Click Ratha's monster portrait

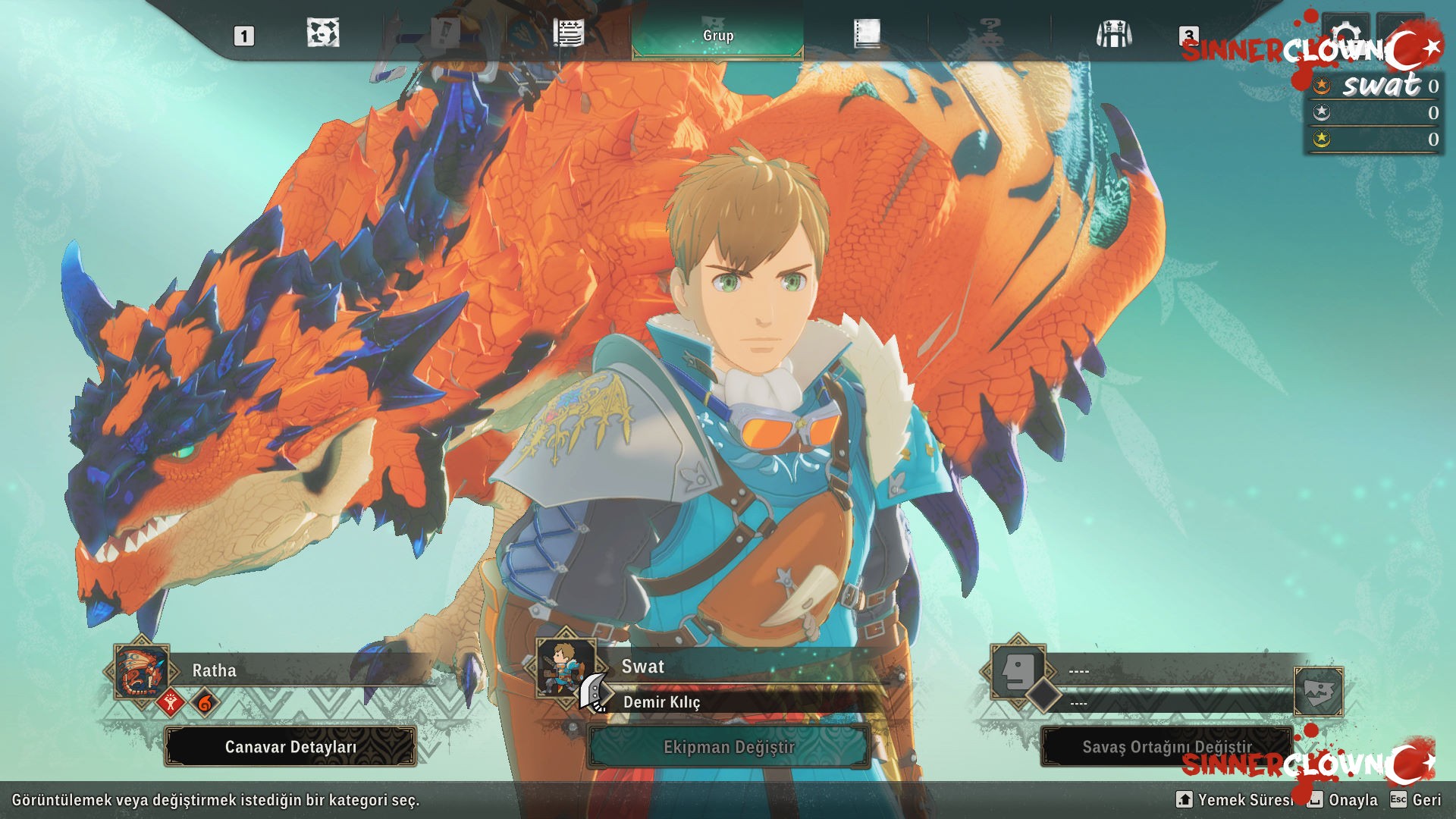140,670
